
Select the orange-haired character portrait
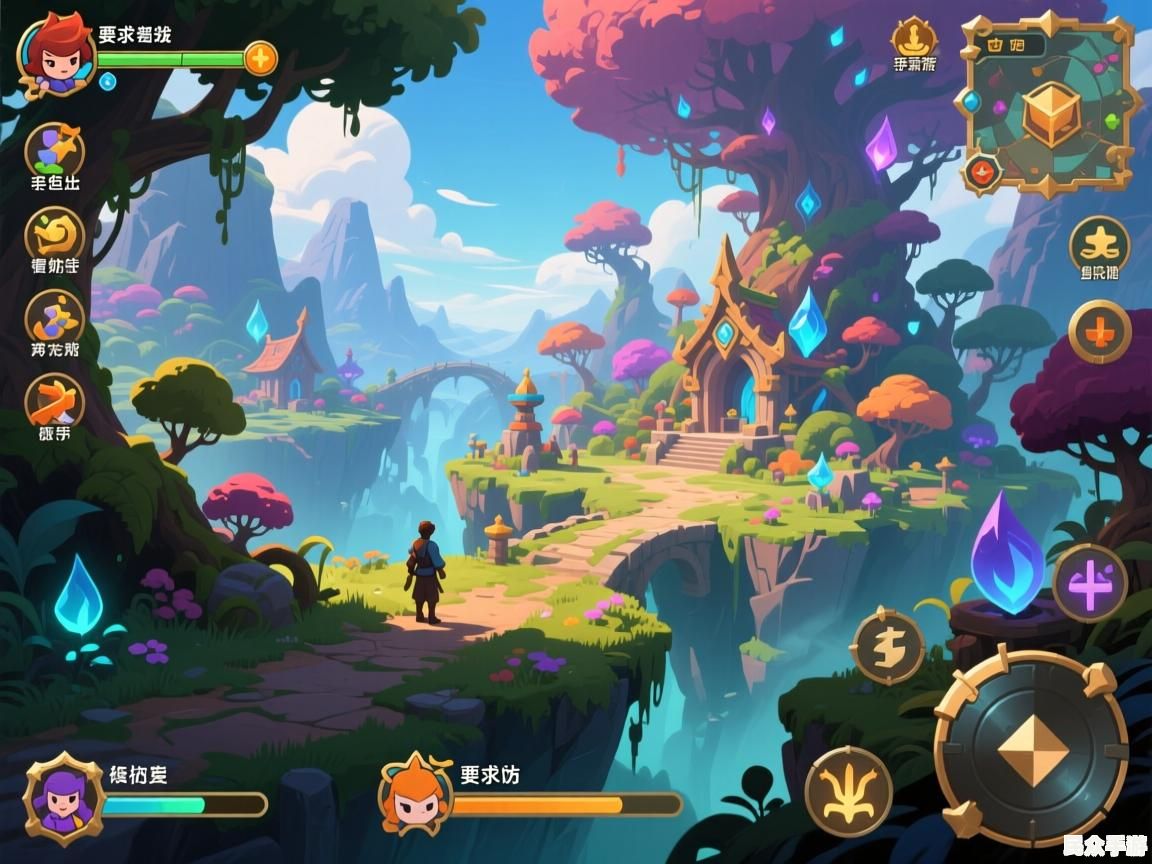414,798
